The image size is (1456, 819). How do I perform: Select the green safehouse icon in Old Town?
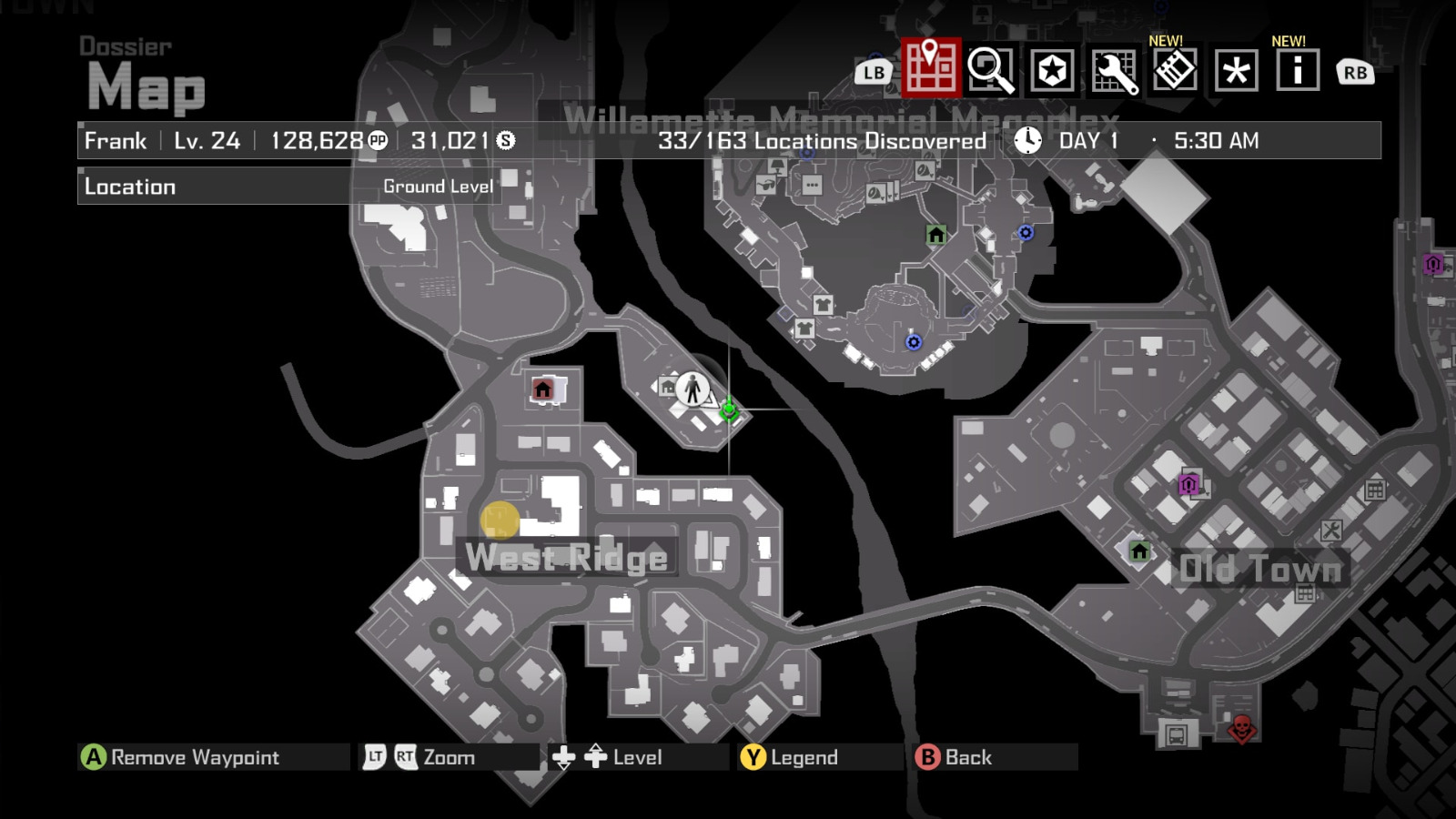1139,551
